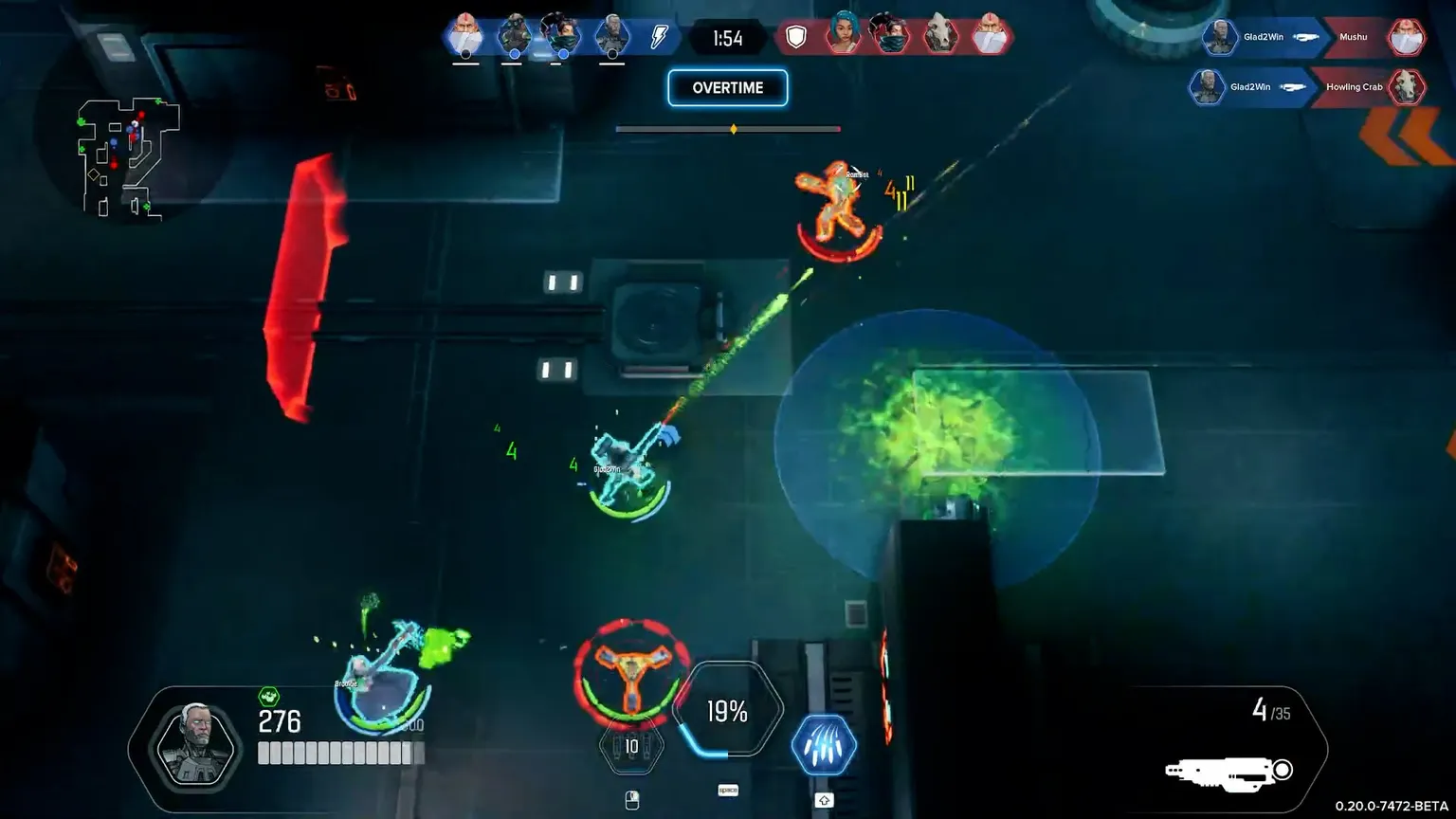This screenshot has width=1456, height=819.
Task: Select the claw melee ability icon
Action: pos(823,746)
